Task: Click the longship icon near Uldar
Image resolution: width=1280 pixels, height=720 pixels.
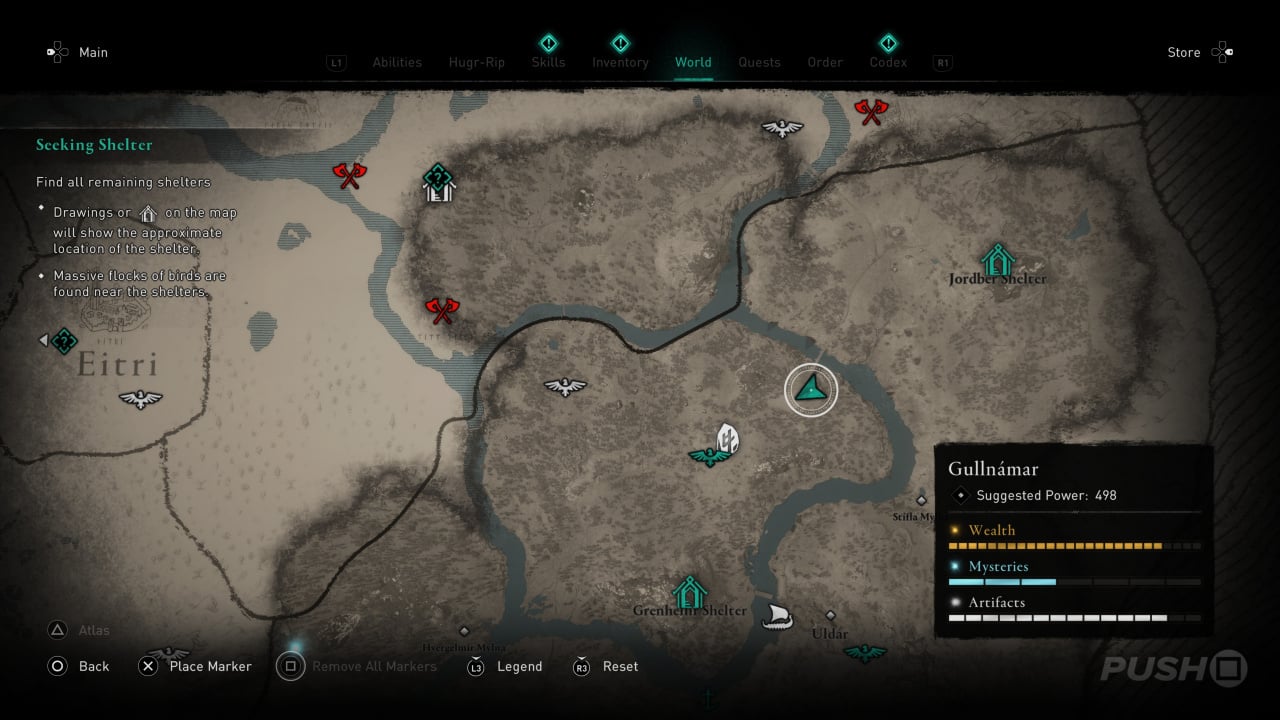Action: [x=777, y=616]
